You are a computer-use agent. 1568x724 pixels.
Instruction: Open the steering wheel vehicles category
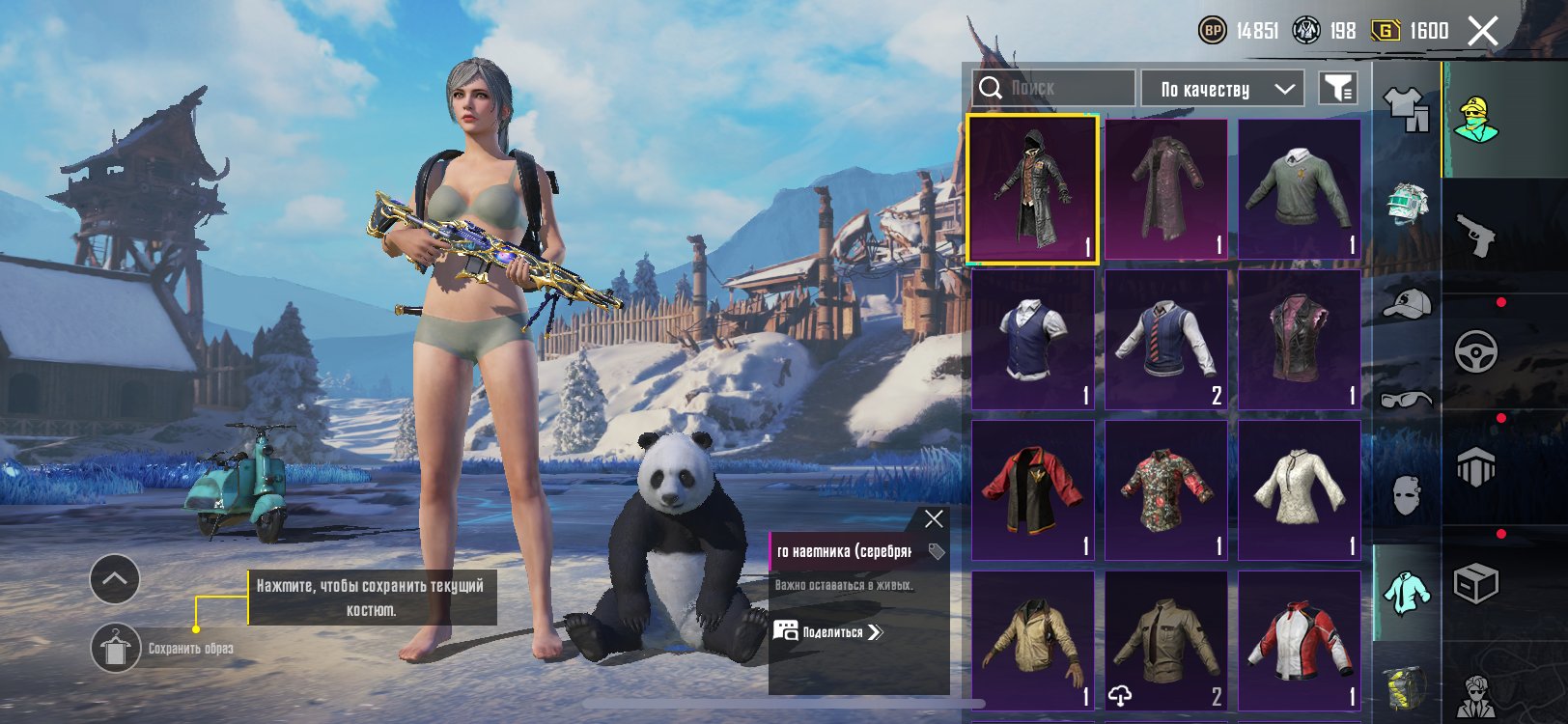pyautogui.click(x=1475, y=351)
